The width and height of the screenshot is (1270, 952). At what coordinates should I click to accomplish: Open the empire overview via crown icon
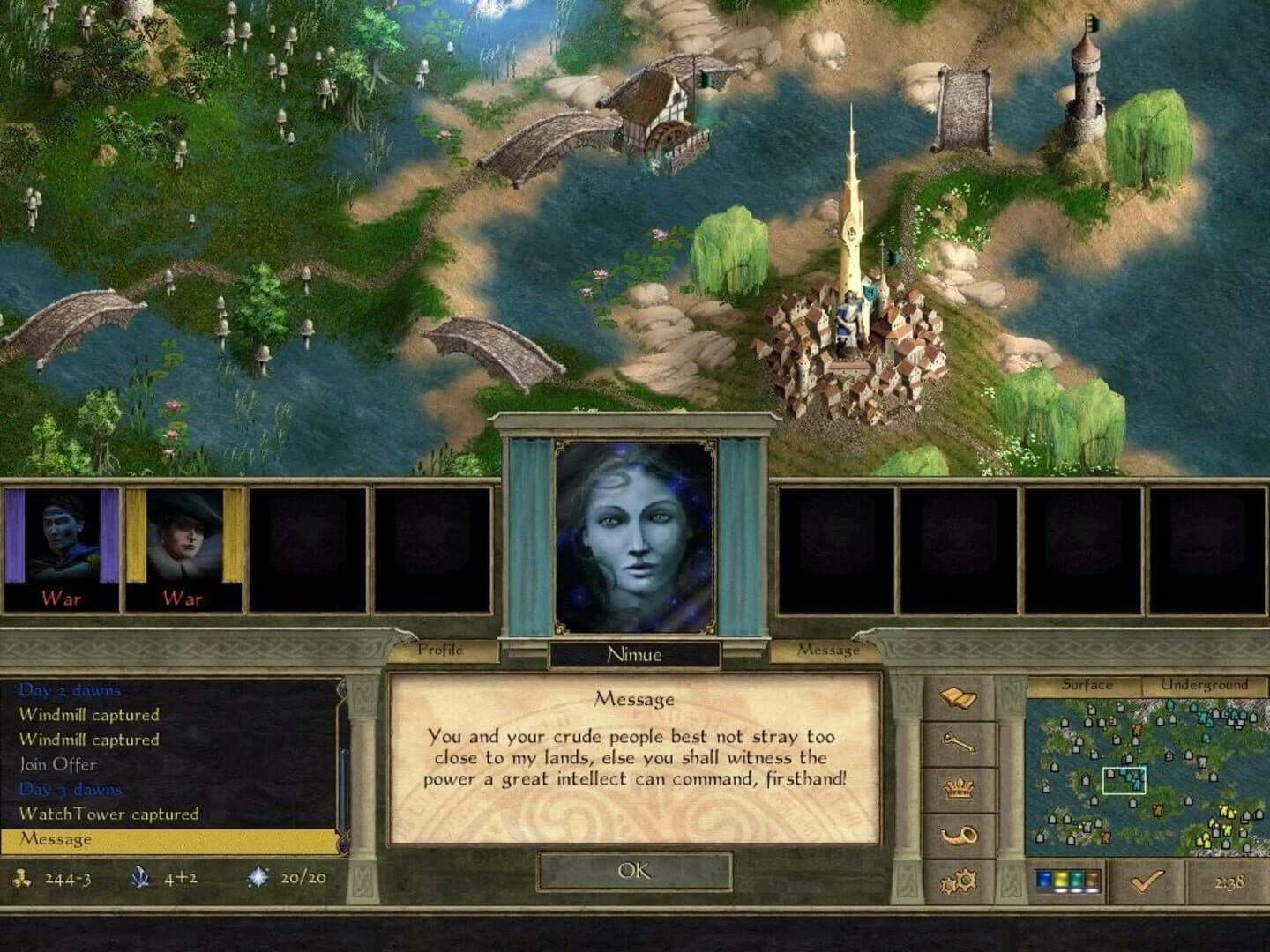click(959, 789)
